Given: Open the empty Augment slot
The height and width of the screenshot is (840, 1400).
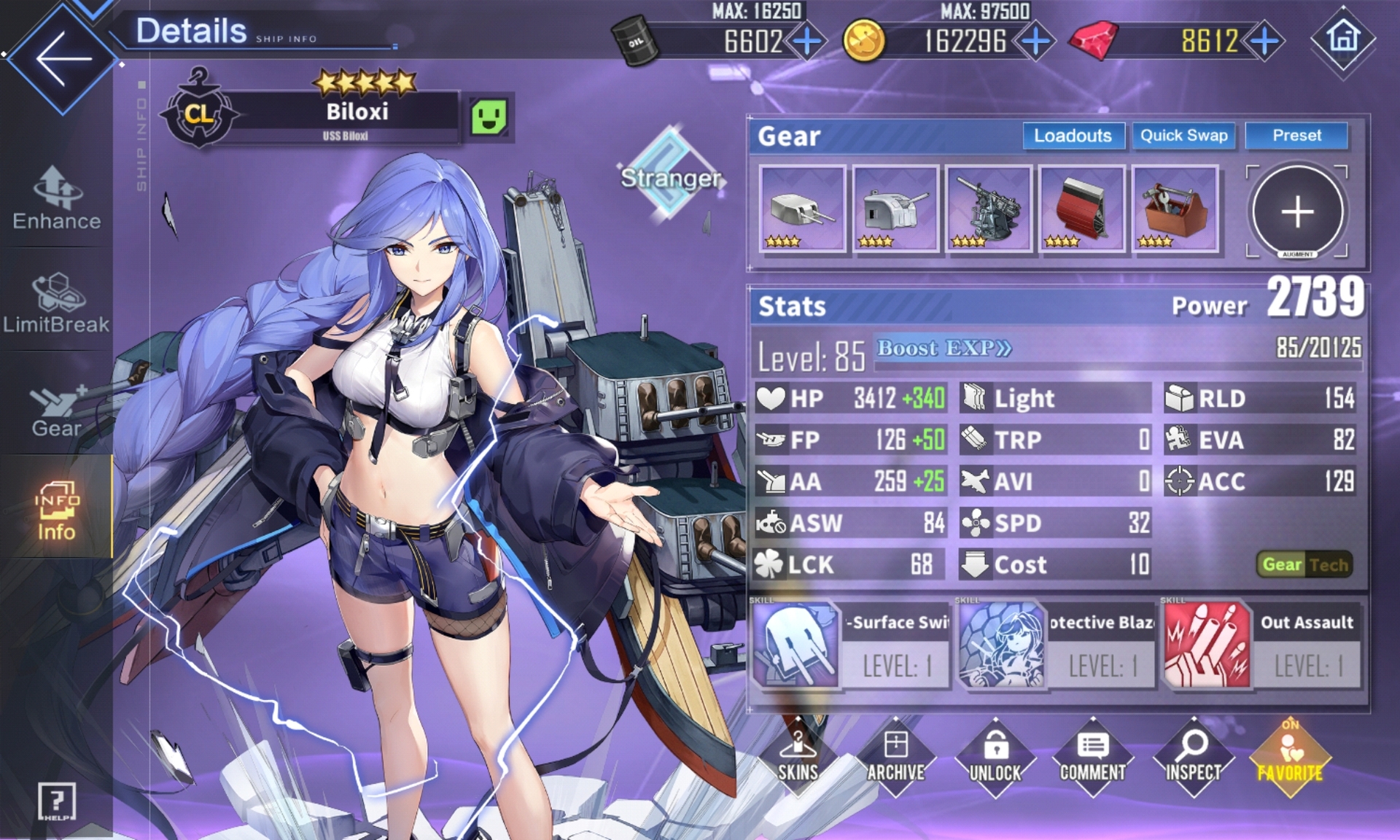Looking at the screenshot, I should 1297,211.
